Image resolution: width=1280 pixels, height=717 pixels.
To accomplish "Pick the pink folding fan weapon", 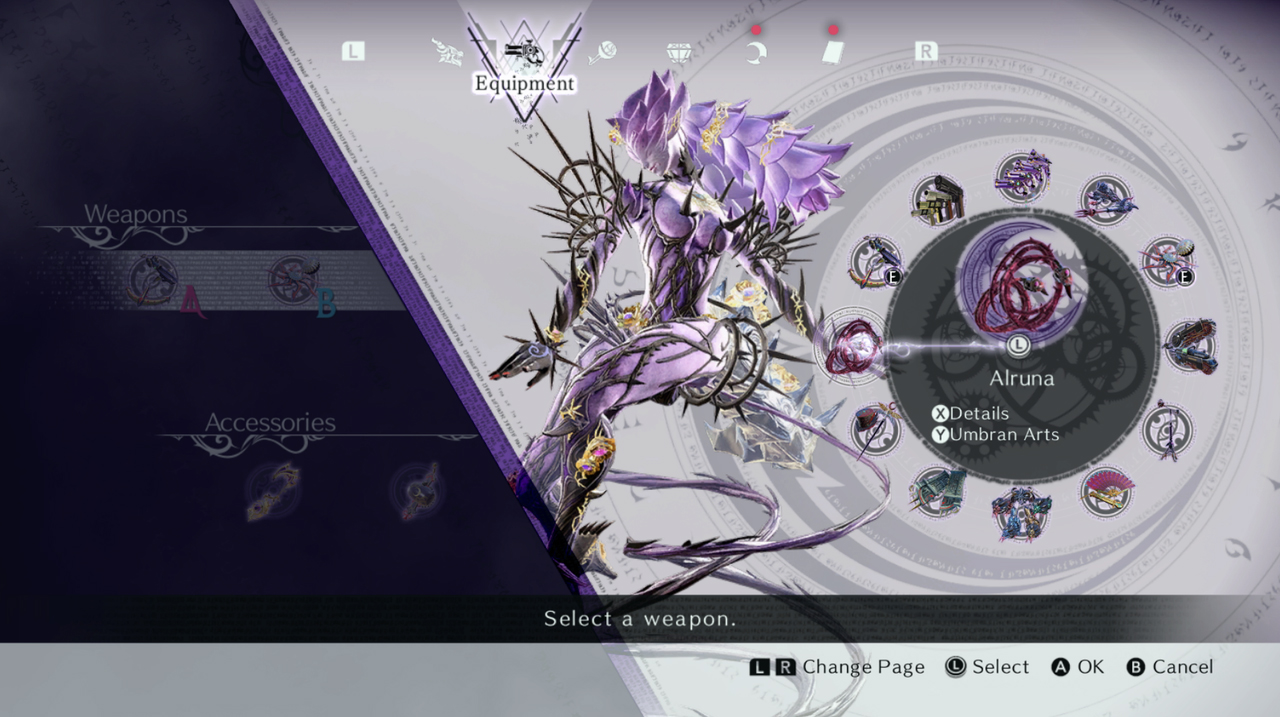I will coord(1105,491).
